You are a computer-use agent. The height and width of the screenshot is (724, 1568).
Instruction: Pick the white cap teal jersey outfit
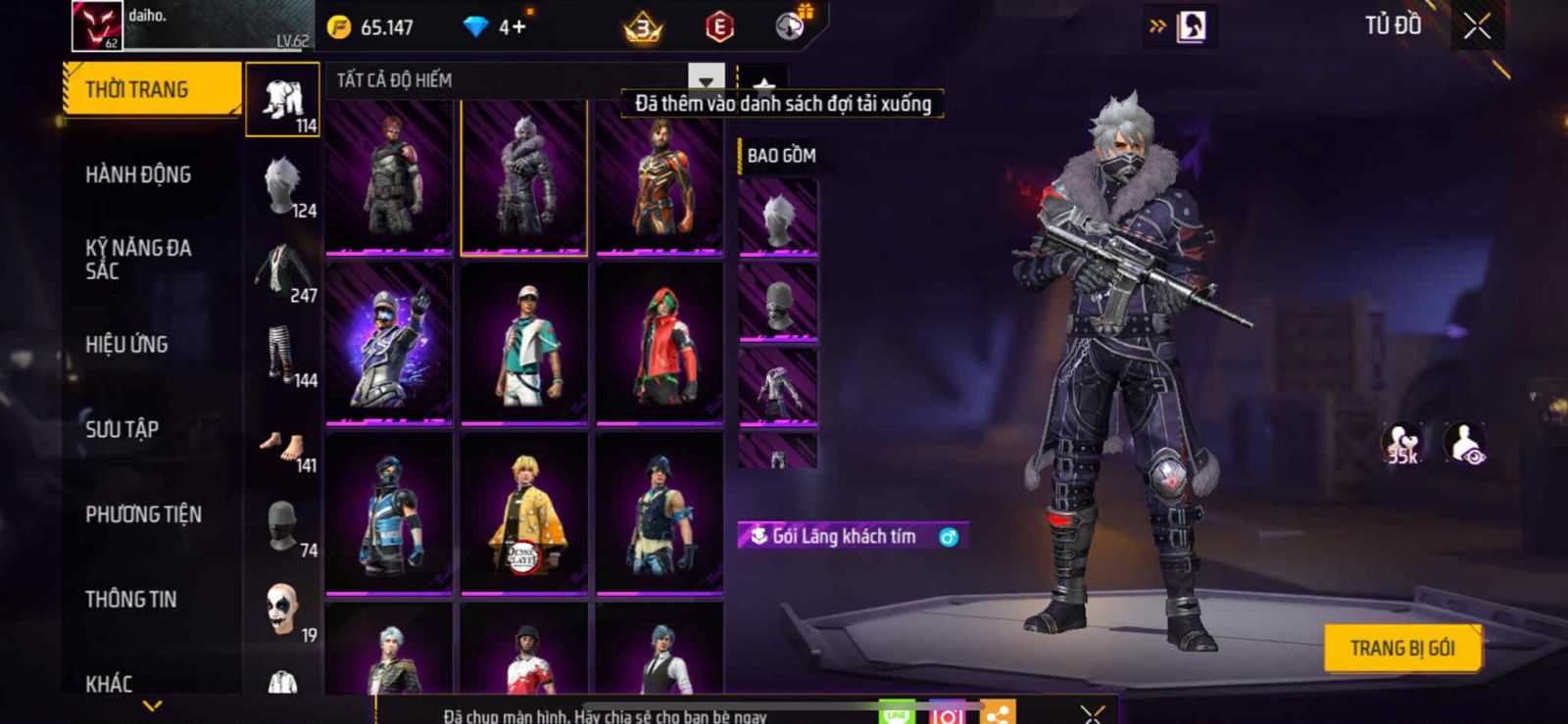click(524, 345)
